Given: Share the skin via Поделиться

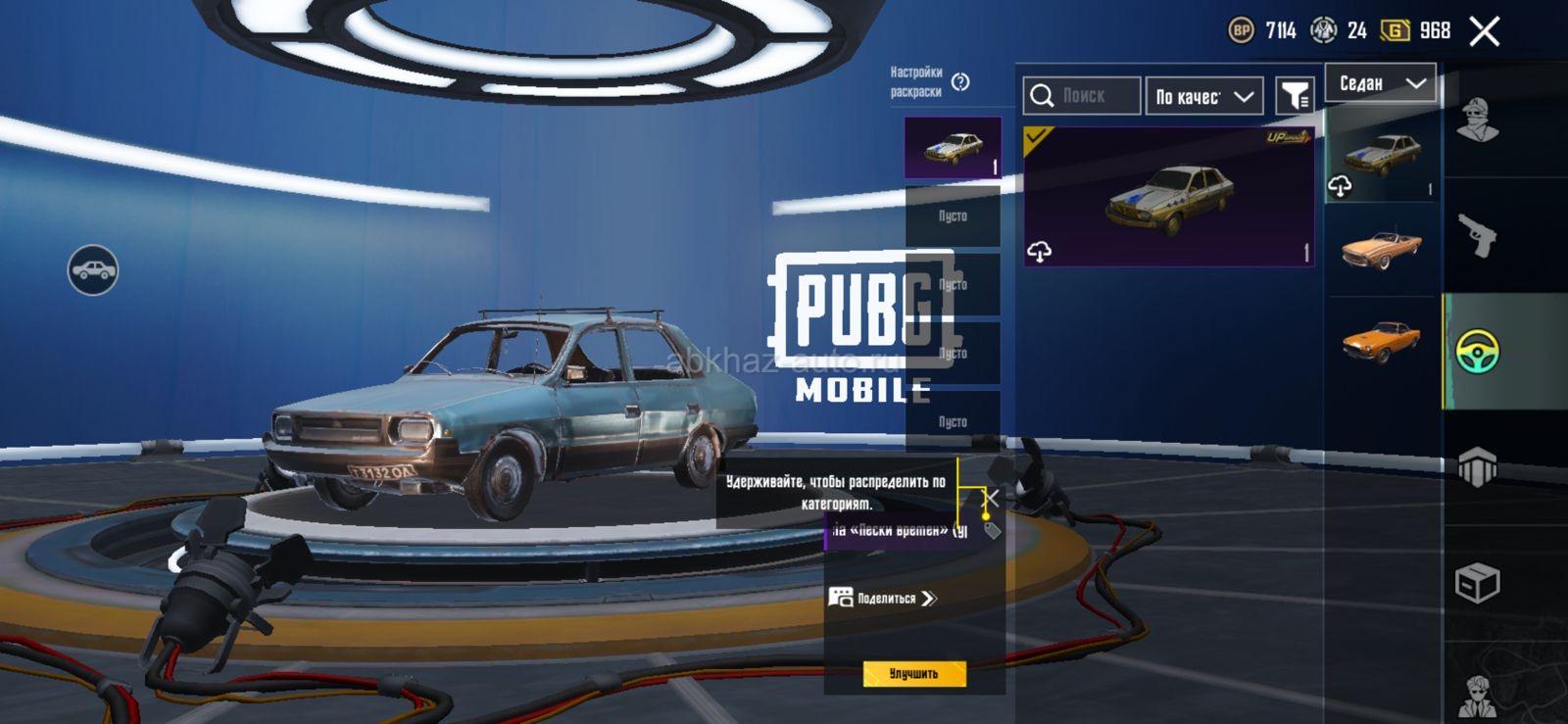Looking at the screenshot, I should (884, 599).
